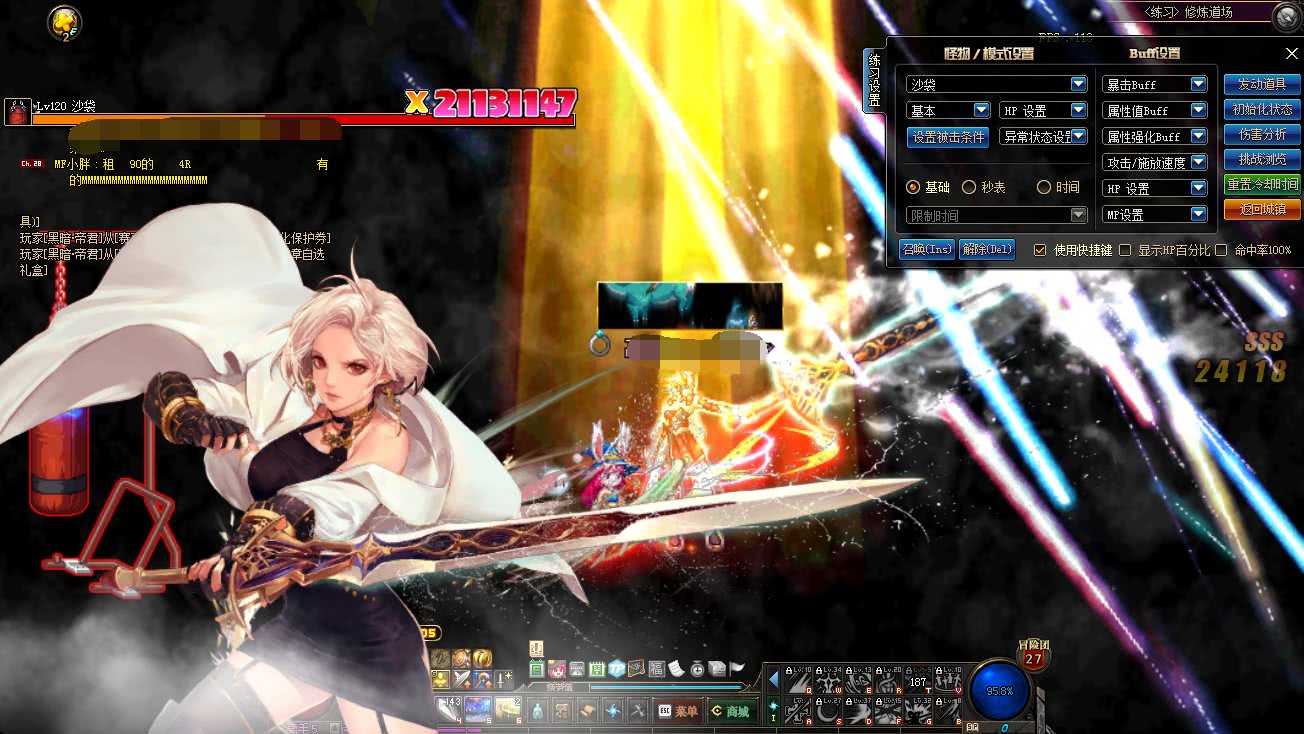1304x734 pixels.
Task: Open 伤害分析 damage analysis
Action: click(x=1262, y=135)
